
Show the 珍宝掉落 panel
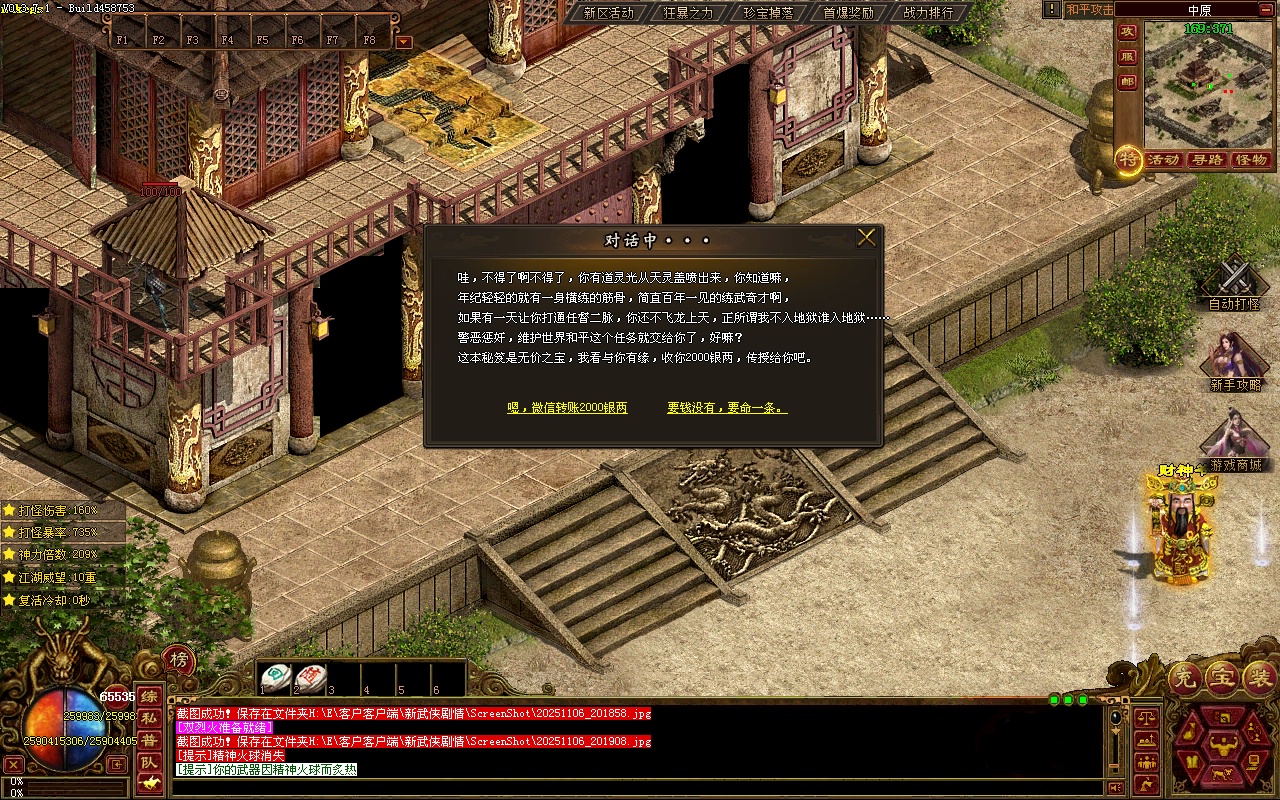point(768,13)
